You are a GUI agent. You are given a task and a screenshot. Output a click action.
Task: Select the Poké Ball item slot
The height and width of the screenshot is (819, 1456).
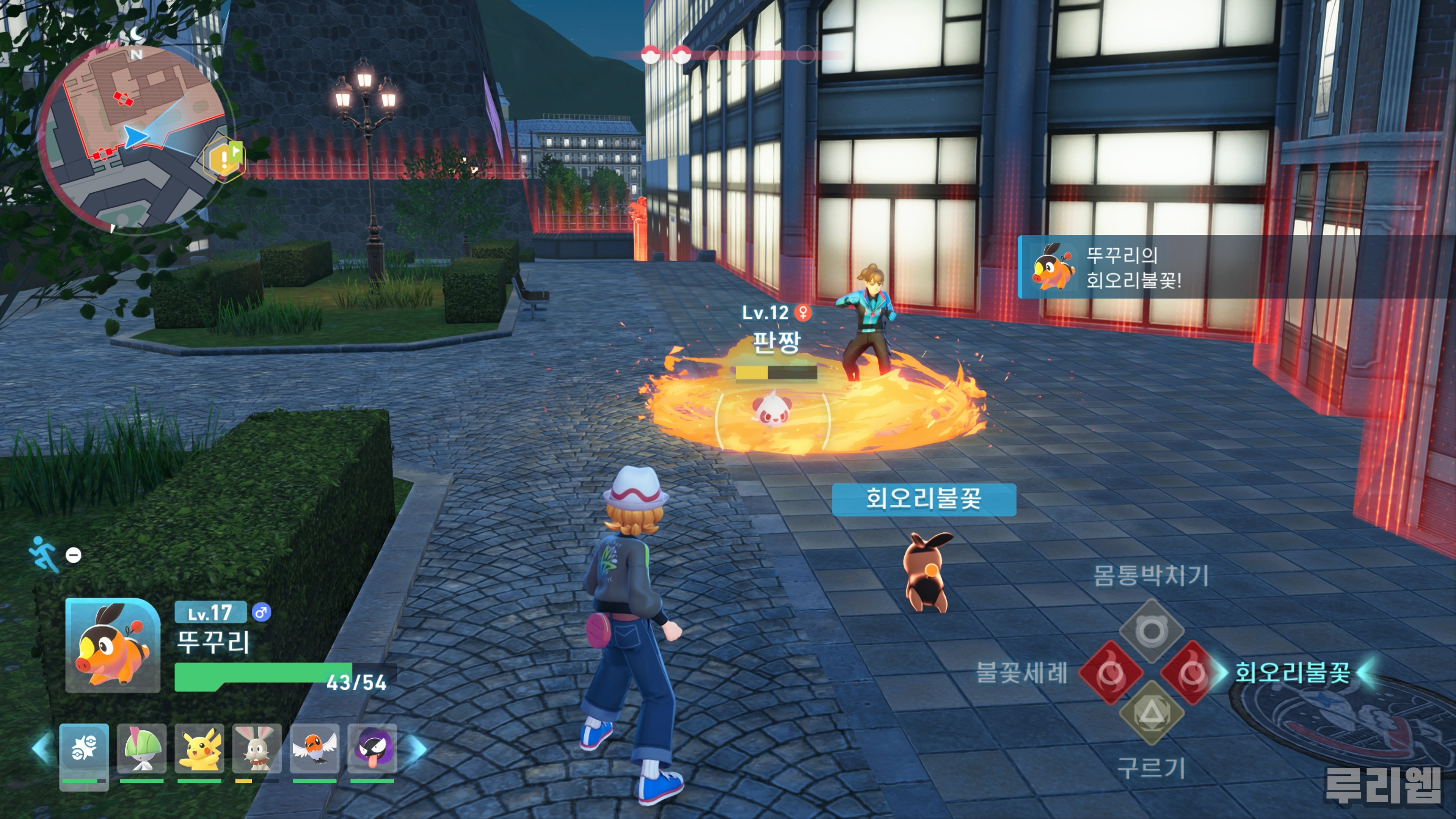pos(84,750)
